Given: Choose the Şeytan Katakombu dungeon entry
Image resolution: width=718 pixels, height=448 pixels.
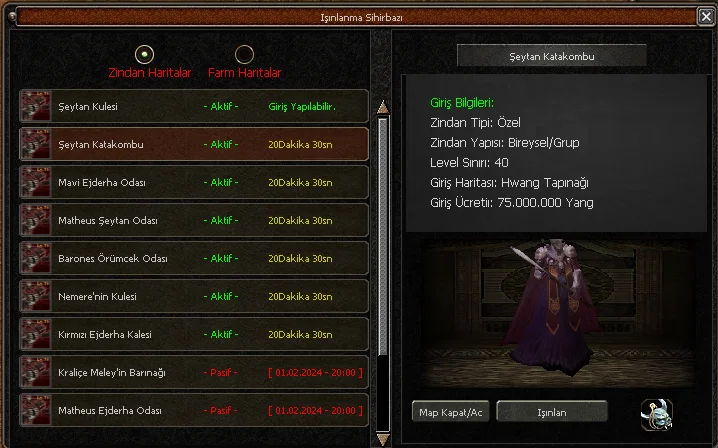Looking at the screenshot, I should 194,144.
